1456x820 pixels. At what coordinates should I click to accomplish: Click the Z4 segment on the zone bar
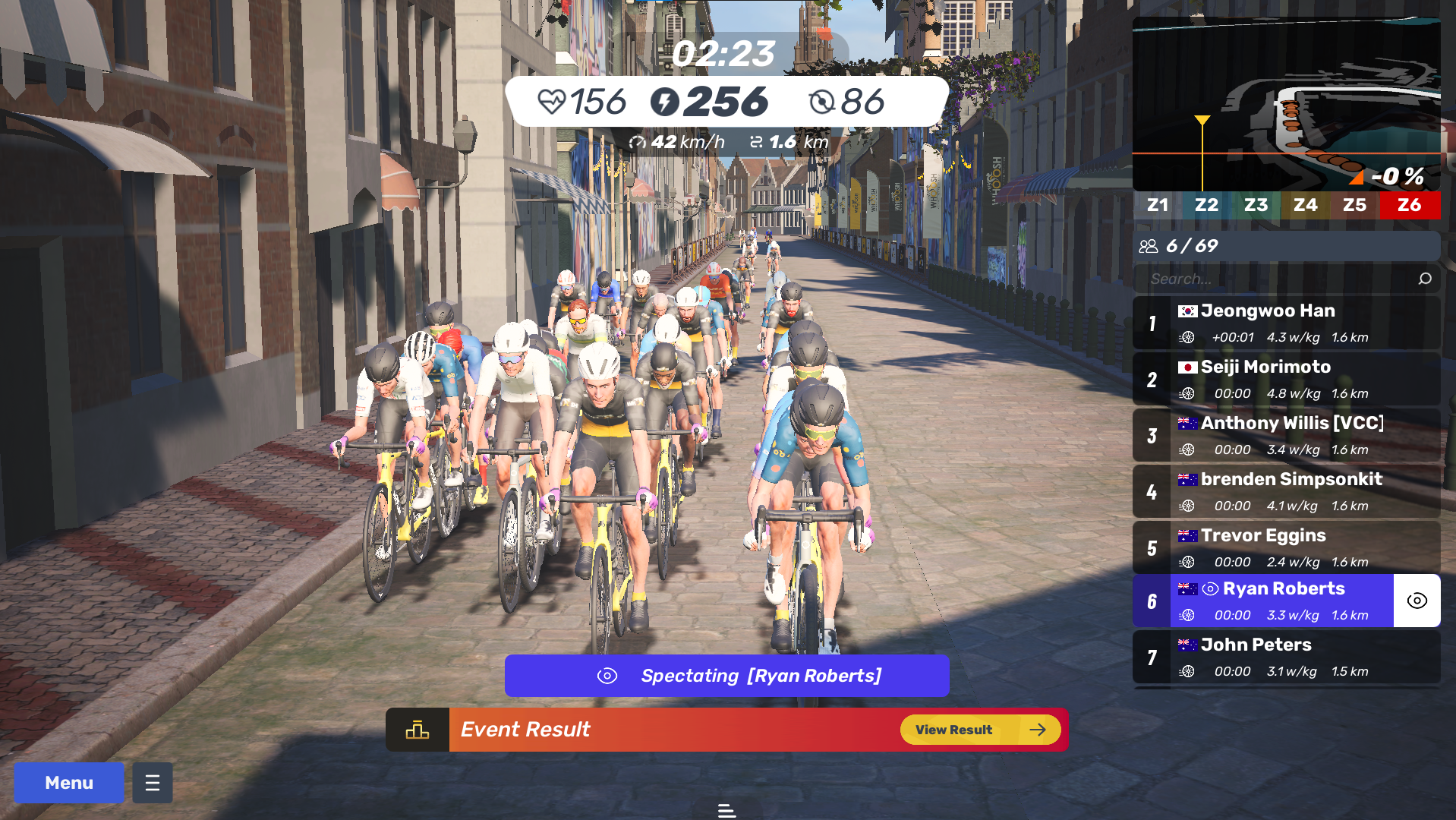(x=1305, y=204)
